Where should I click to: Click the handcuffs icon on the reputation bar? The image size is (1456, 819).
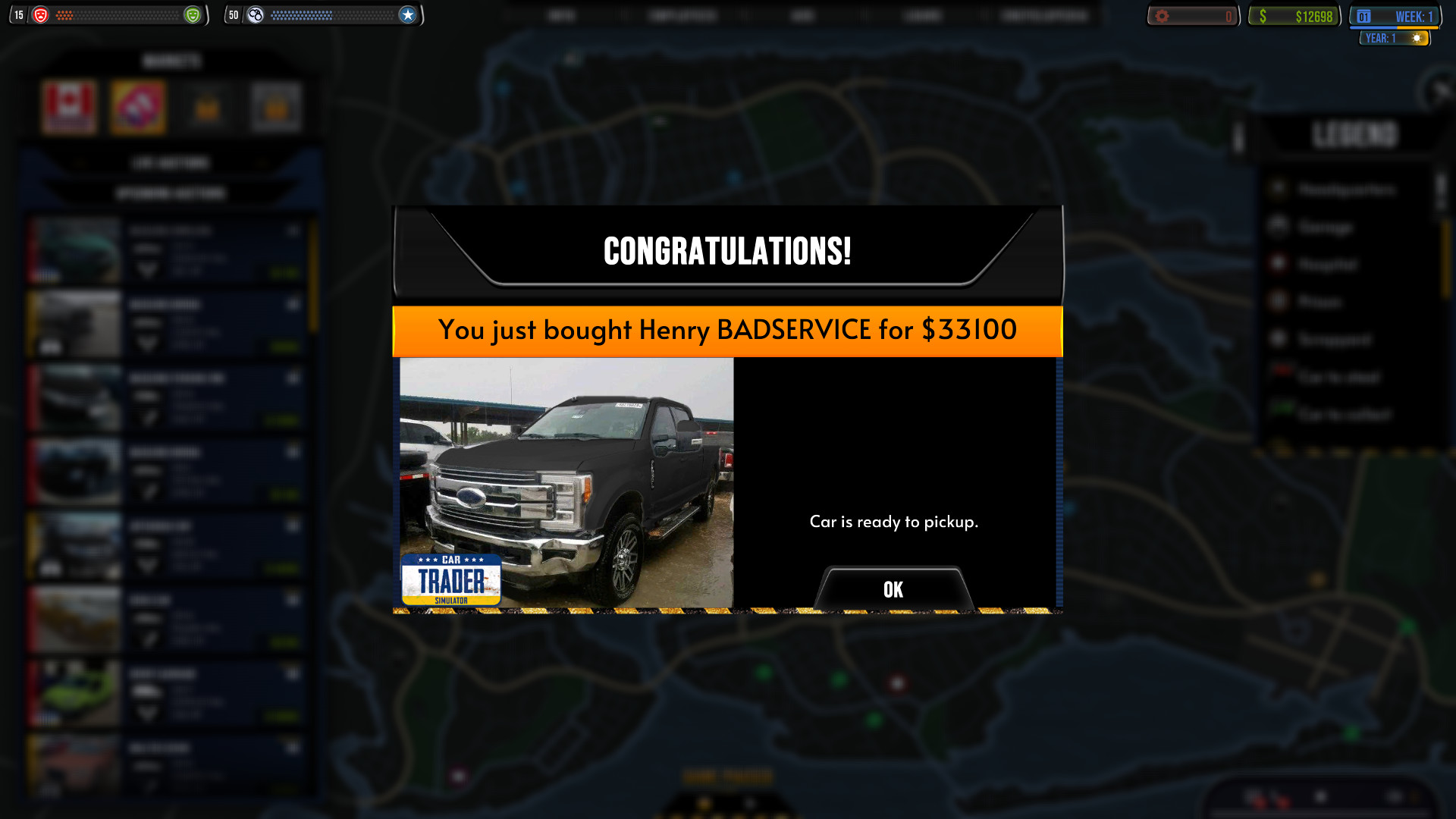coord(256,14)
